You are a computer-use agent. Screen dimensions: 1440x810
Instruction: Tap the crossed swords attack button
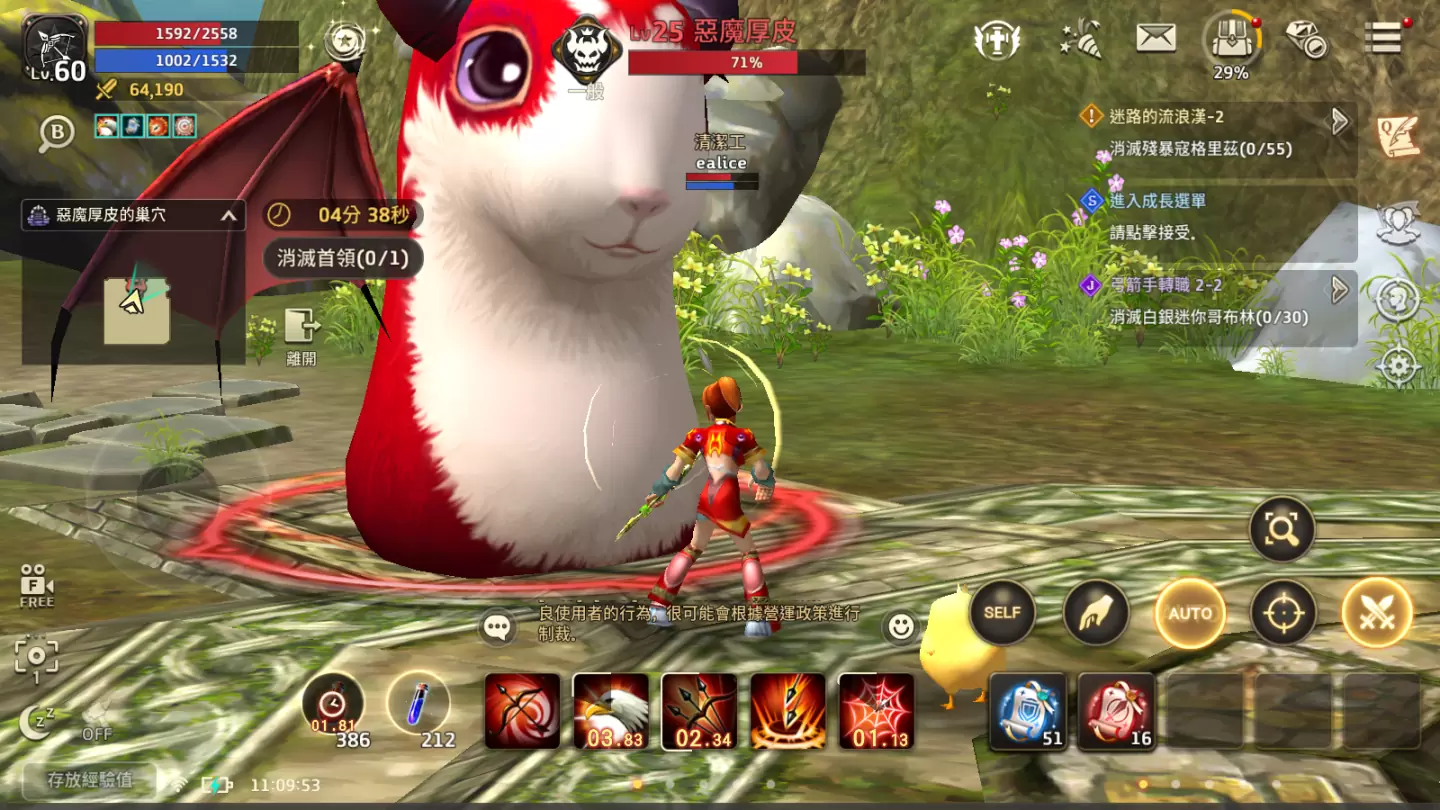pos(1377,613)
